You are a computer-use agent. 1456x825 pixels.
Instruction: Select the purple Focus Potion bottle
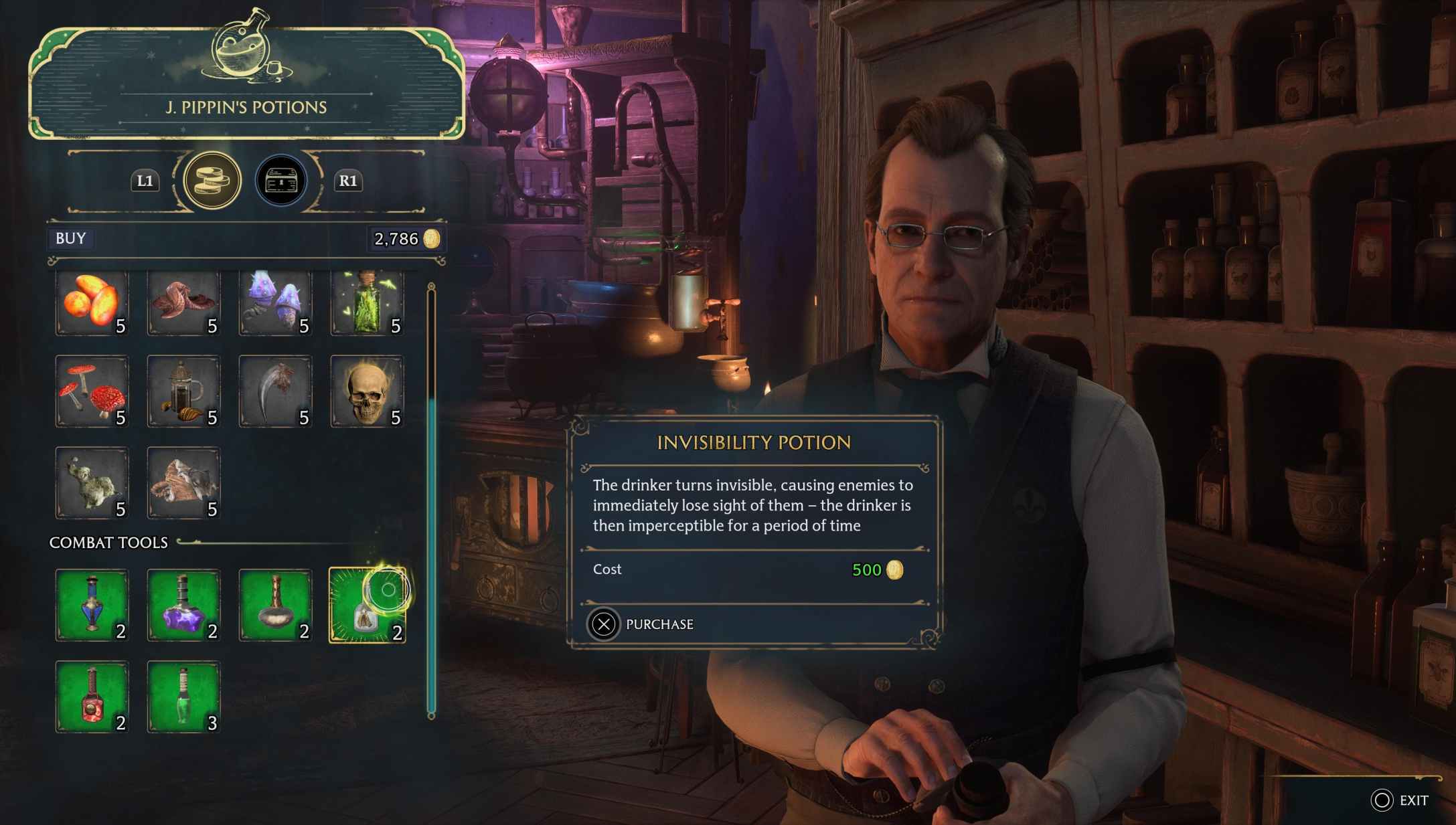[x=183, y=604]
